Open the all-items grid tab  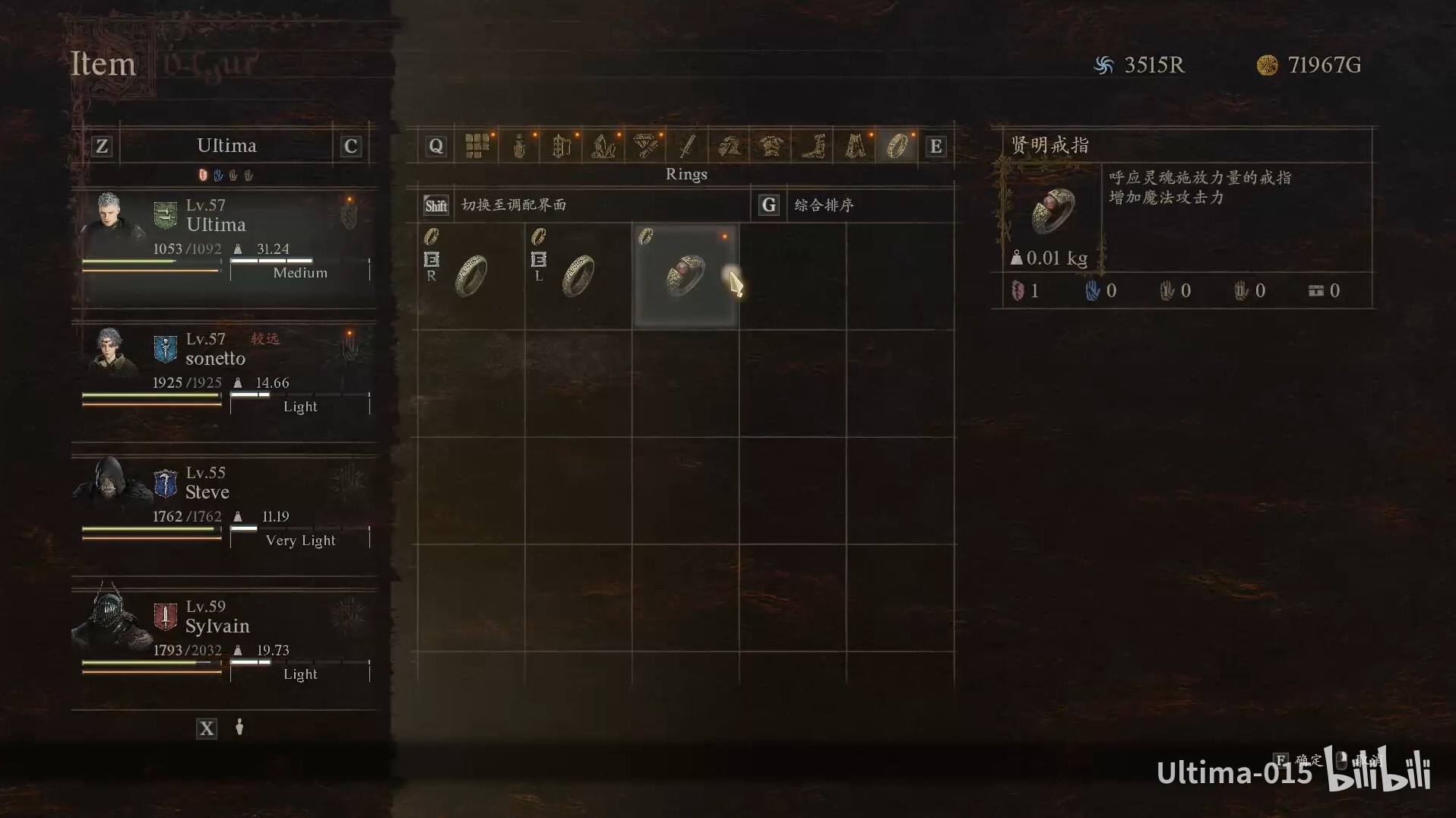pyautogui.click(x=477, y=145)
